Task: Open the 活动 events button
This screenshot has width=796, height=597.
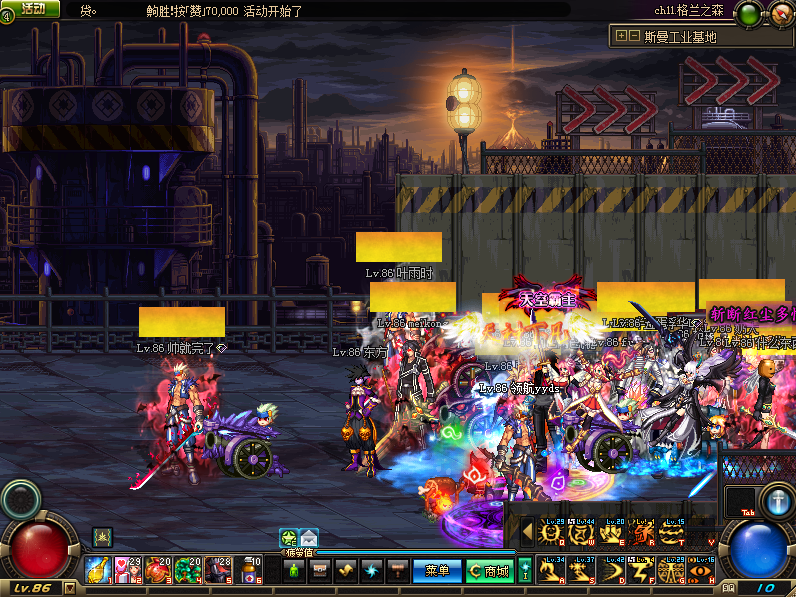Action: point(32,9)
